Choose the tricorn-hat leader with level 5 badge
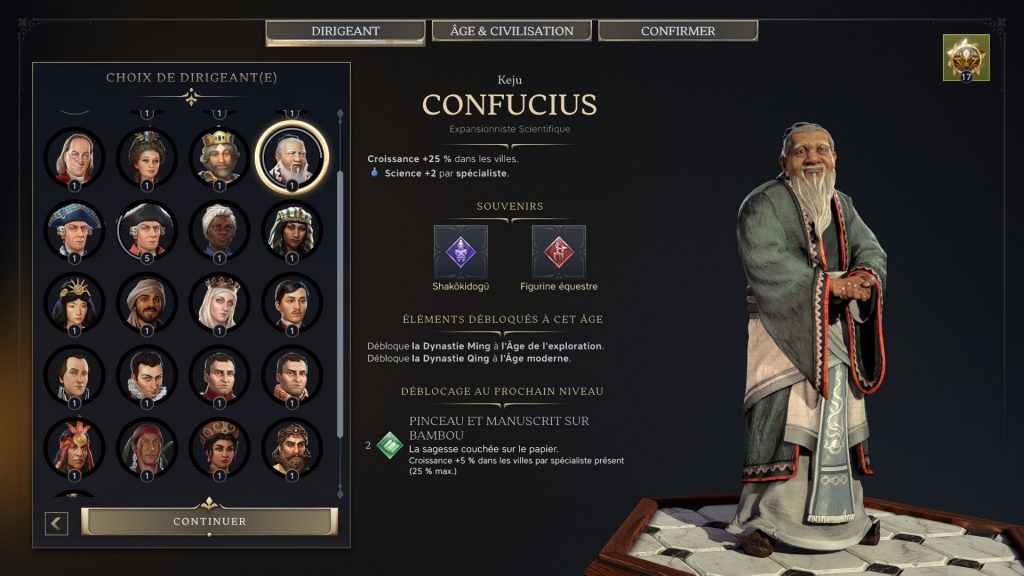 pos(147,229)
